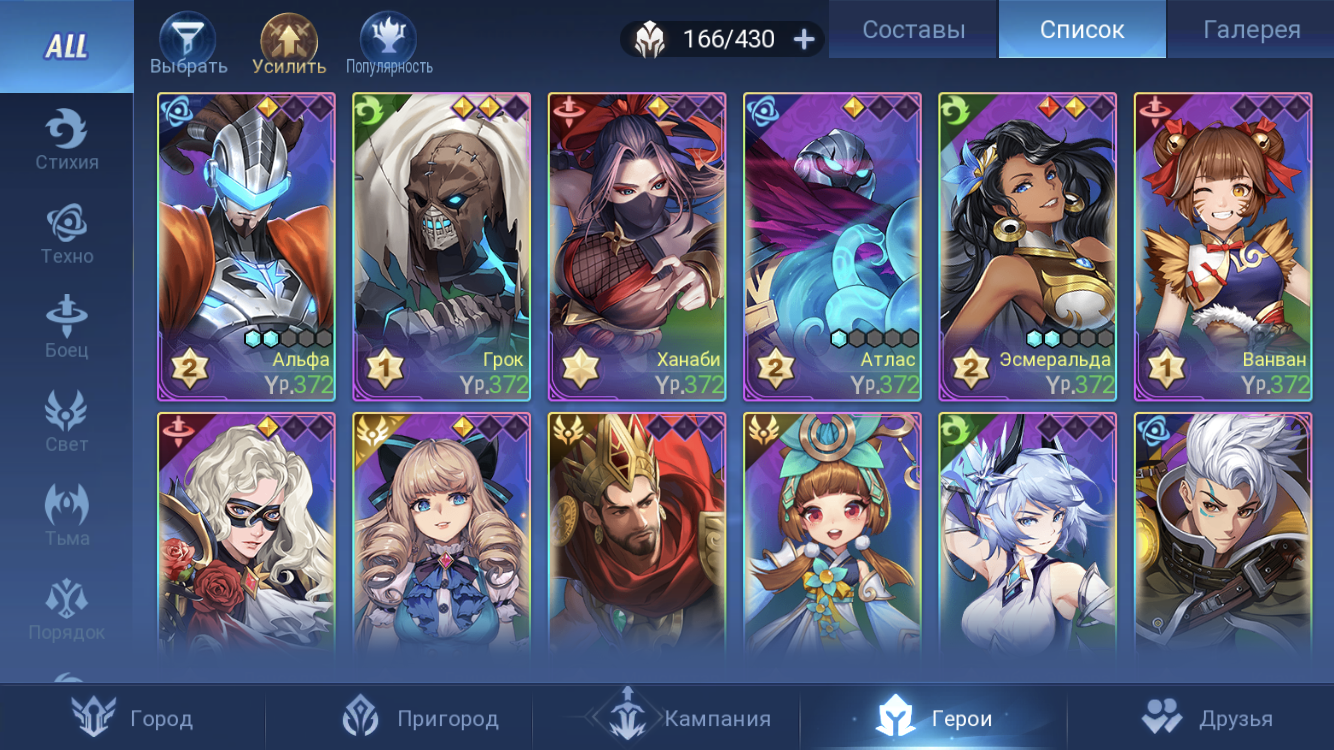Viewport: 1334px width, 750px height.
Task: Open the Друзья friends menu
Action: (1208, 718)
